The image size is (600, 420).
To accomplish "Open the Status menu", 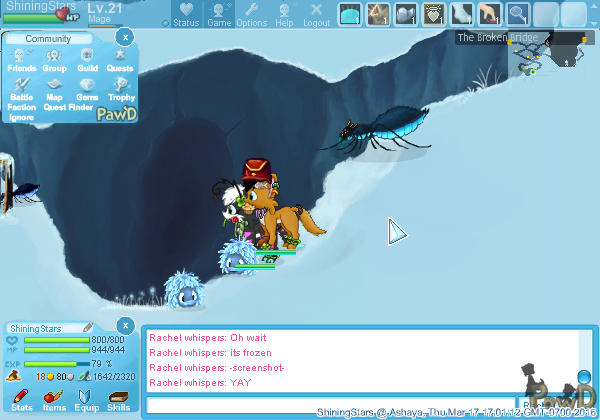I will pyautogui.click(x=185, y=15).
